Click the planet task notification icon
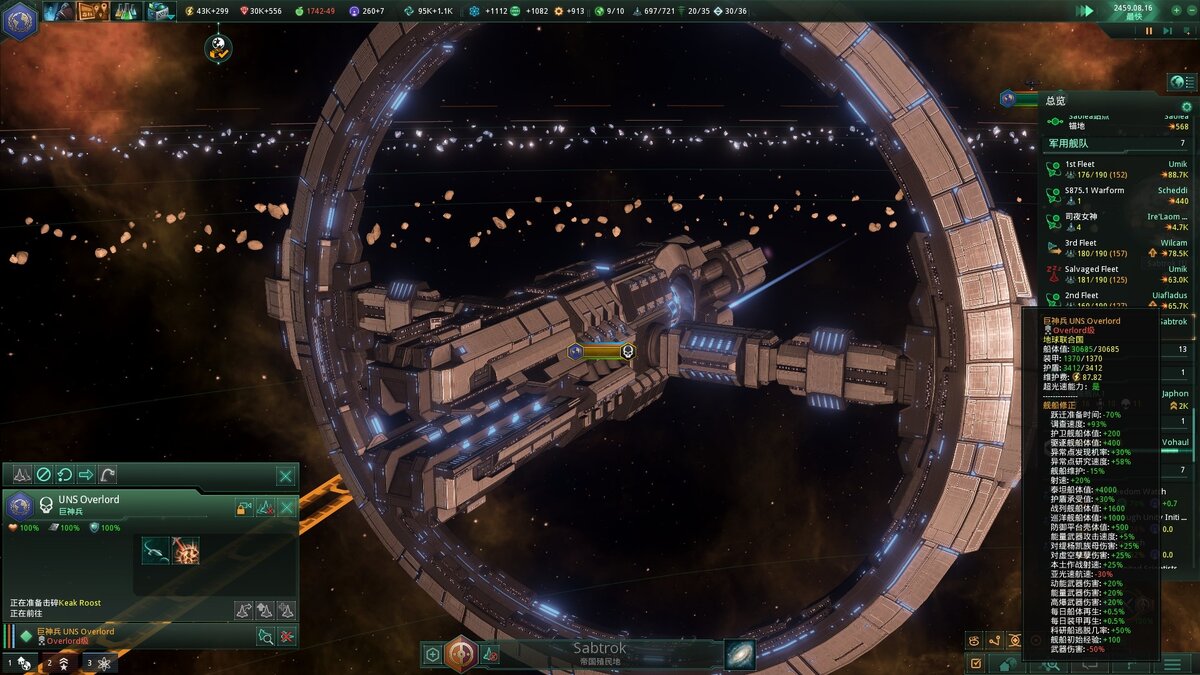 [218, 46]
